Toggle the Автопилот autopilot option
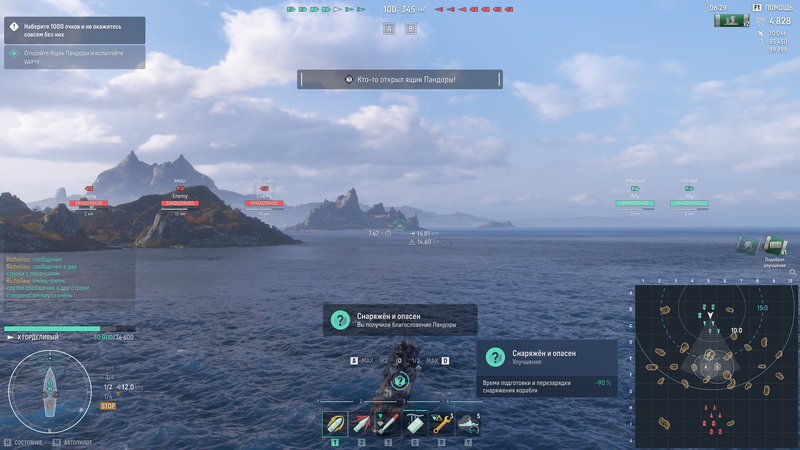 click(77, 441)
